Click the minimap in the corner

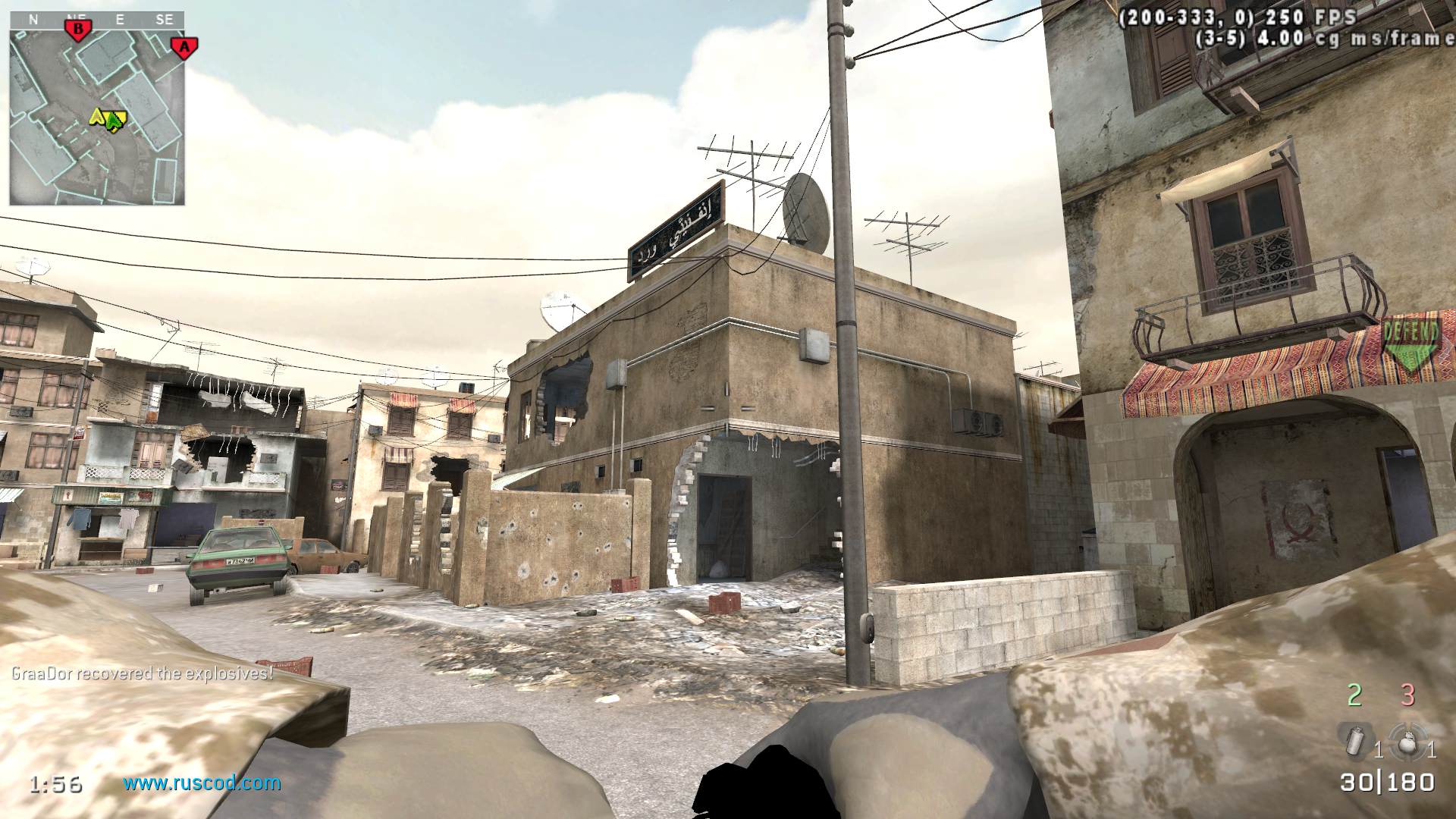point(97,115)
